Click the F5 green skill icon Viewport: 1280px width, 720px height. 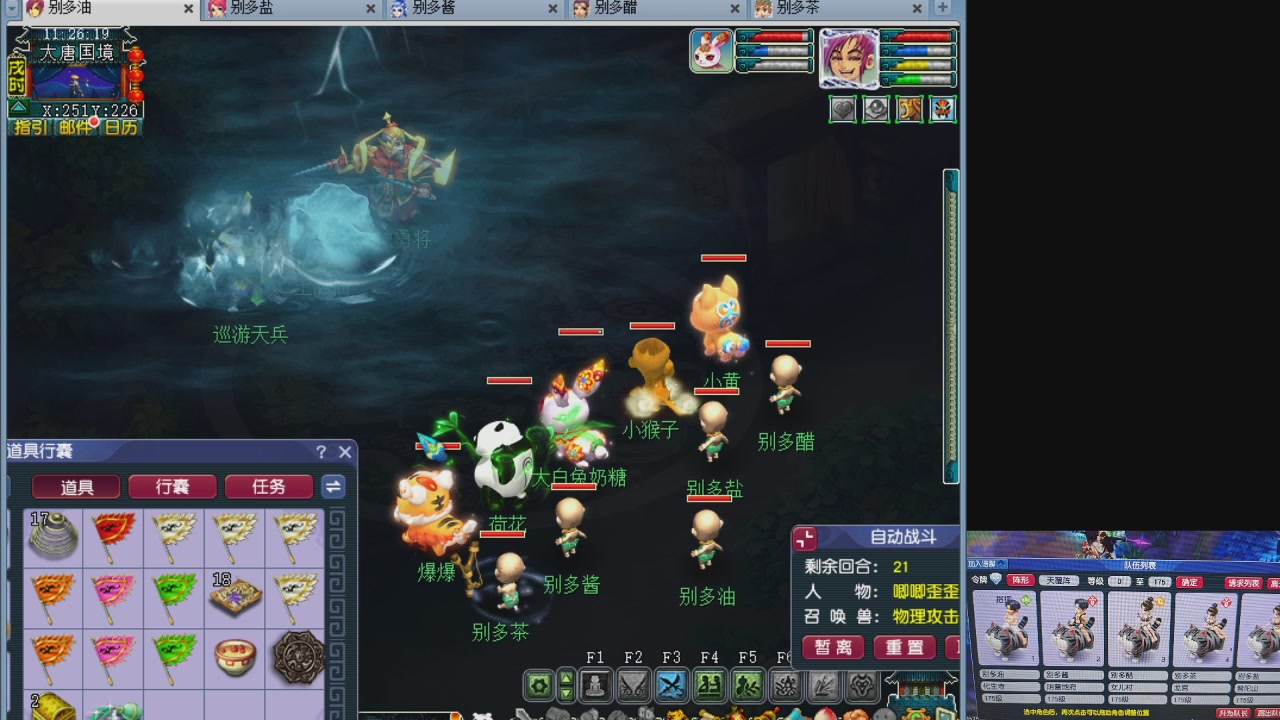[x=749, y=684]
